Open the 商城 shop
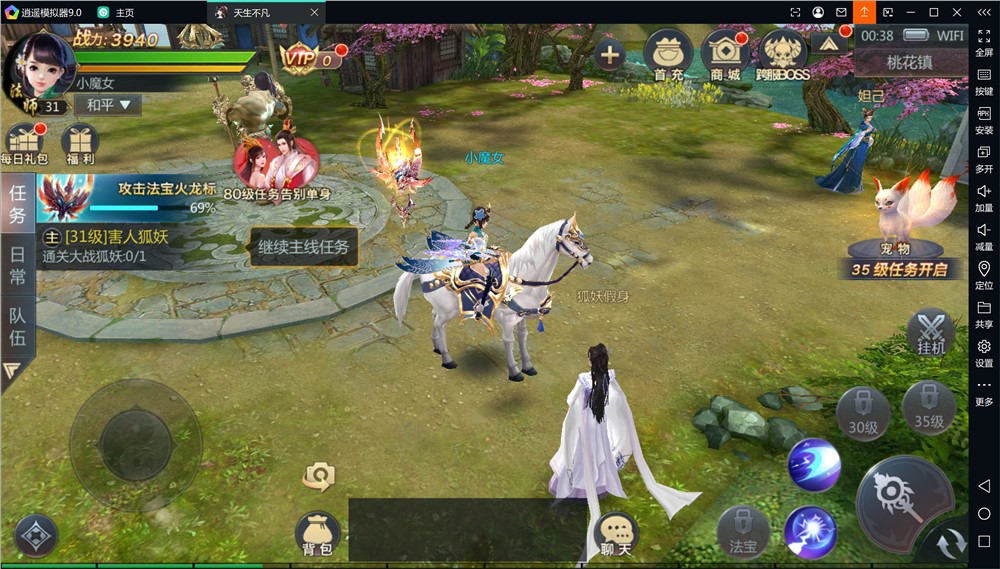1000x569 pixels. pyautogui.click(x=725, y=54)
